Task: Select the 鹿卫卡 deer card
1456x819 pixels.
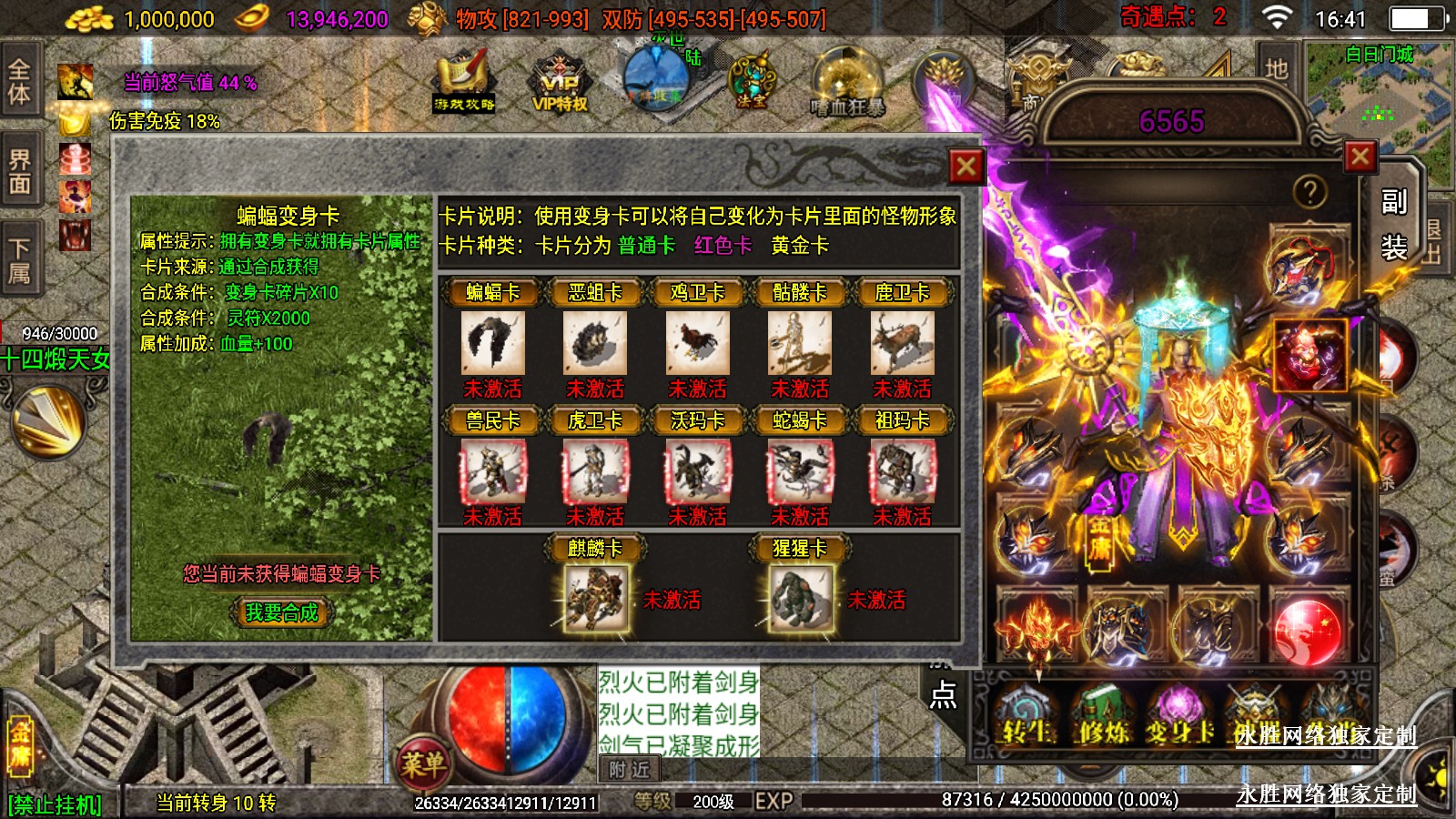Action: pyautogui.click(x=902, y=343)
